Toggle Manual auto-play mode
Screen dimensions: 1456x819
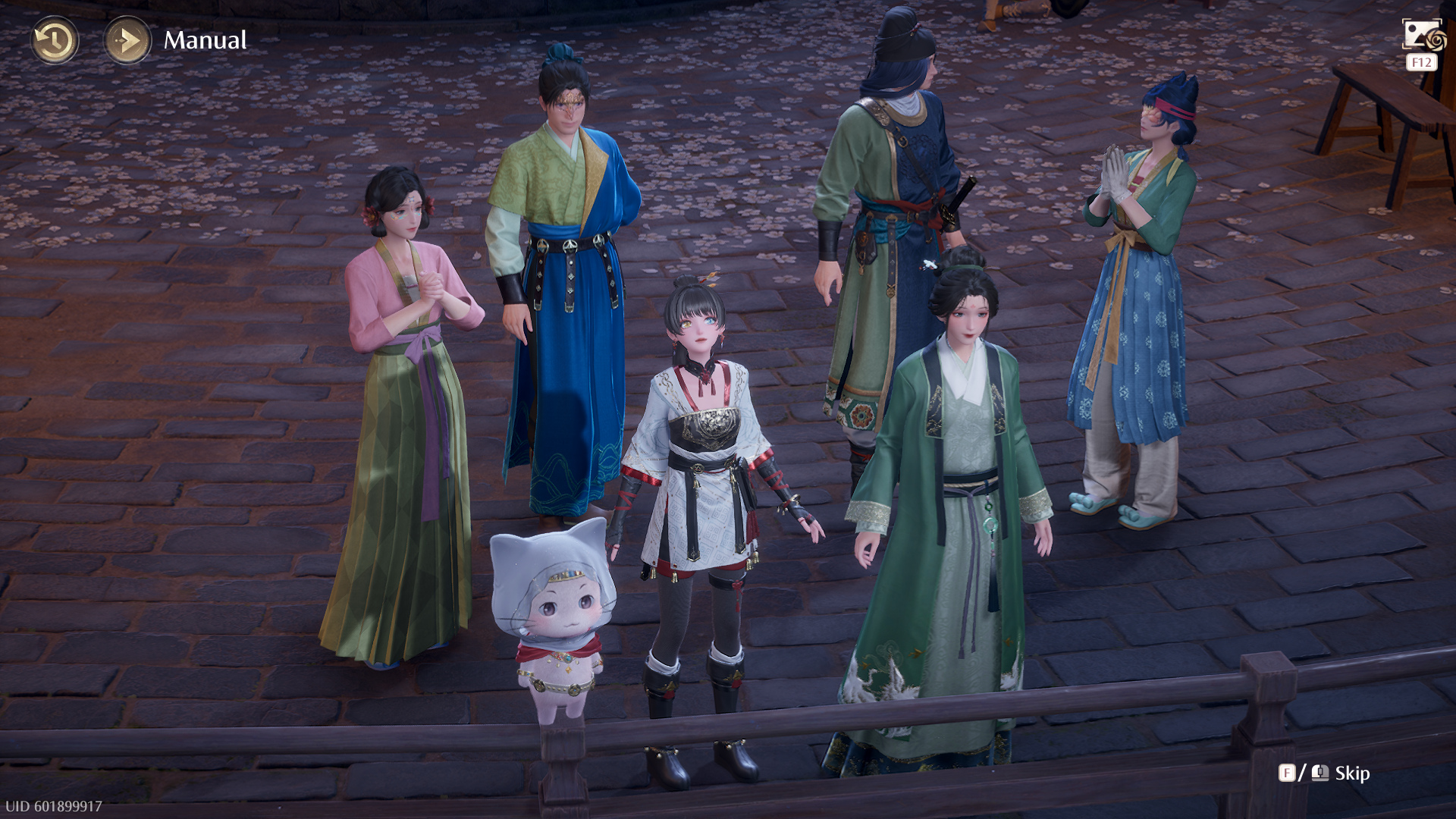click(127, 40)
